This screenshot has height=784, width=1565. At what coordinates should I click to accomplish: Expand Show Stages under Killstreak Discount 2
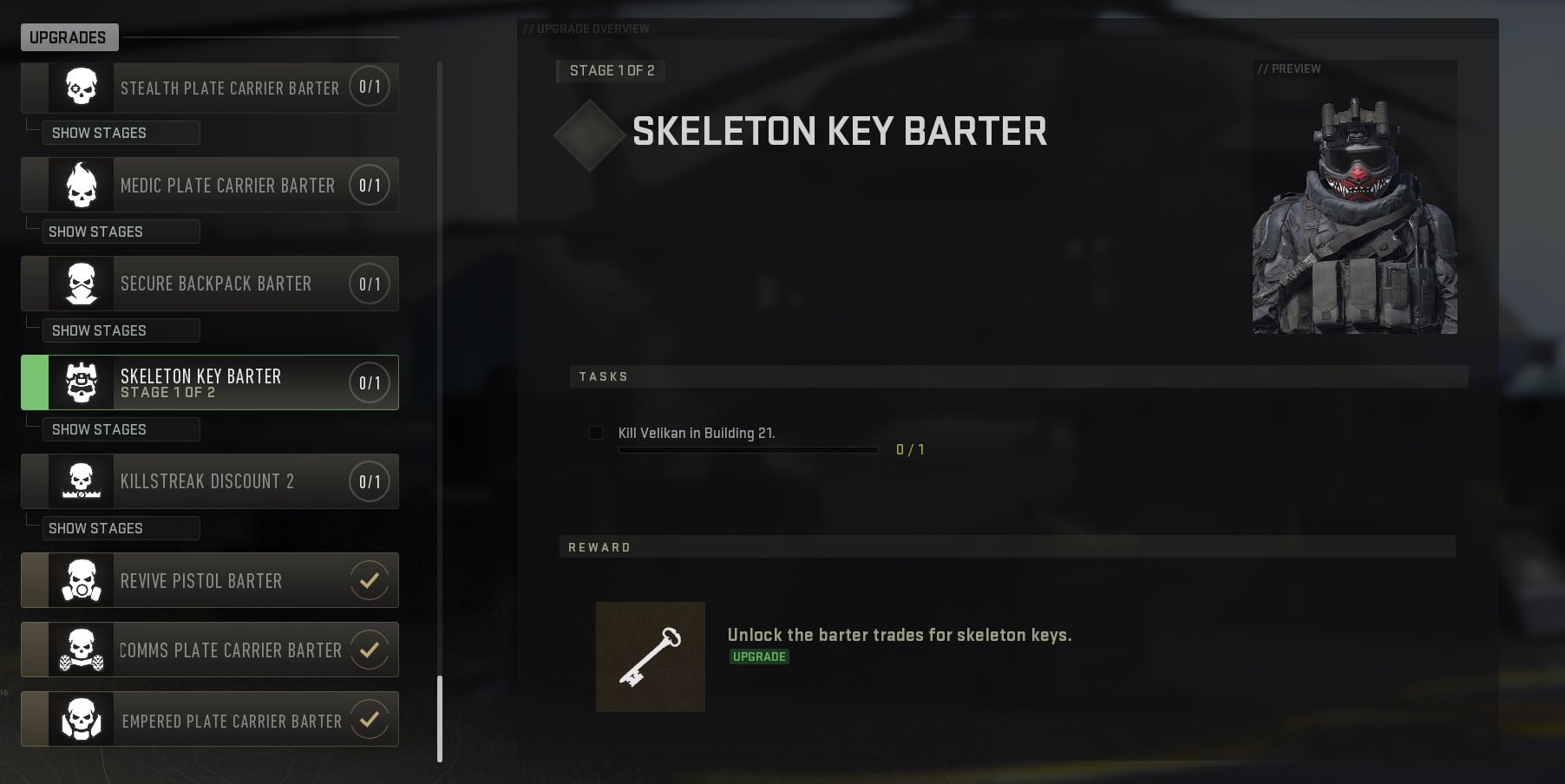click(x=121, y=528)
